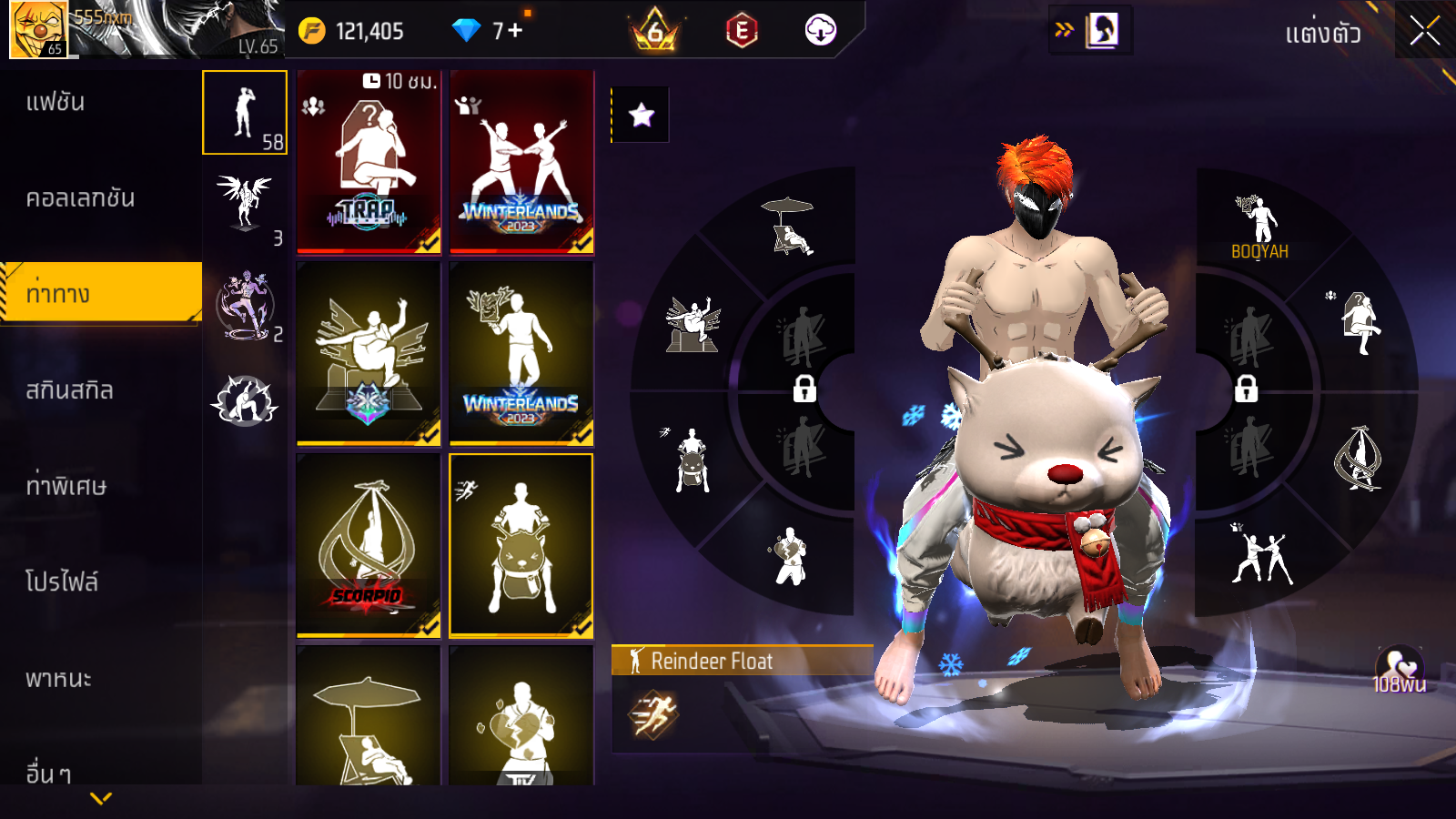Add diamonds with the plus button
This screenshot has height=819, width=1456.
pos(515,31)
